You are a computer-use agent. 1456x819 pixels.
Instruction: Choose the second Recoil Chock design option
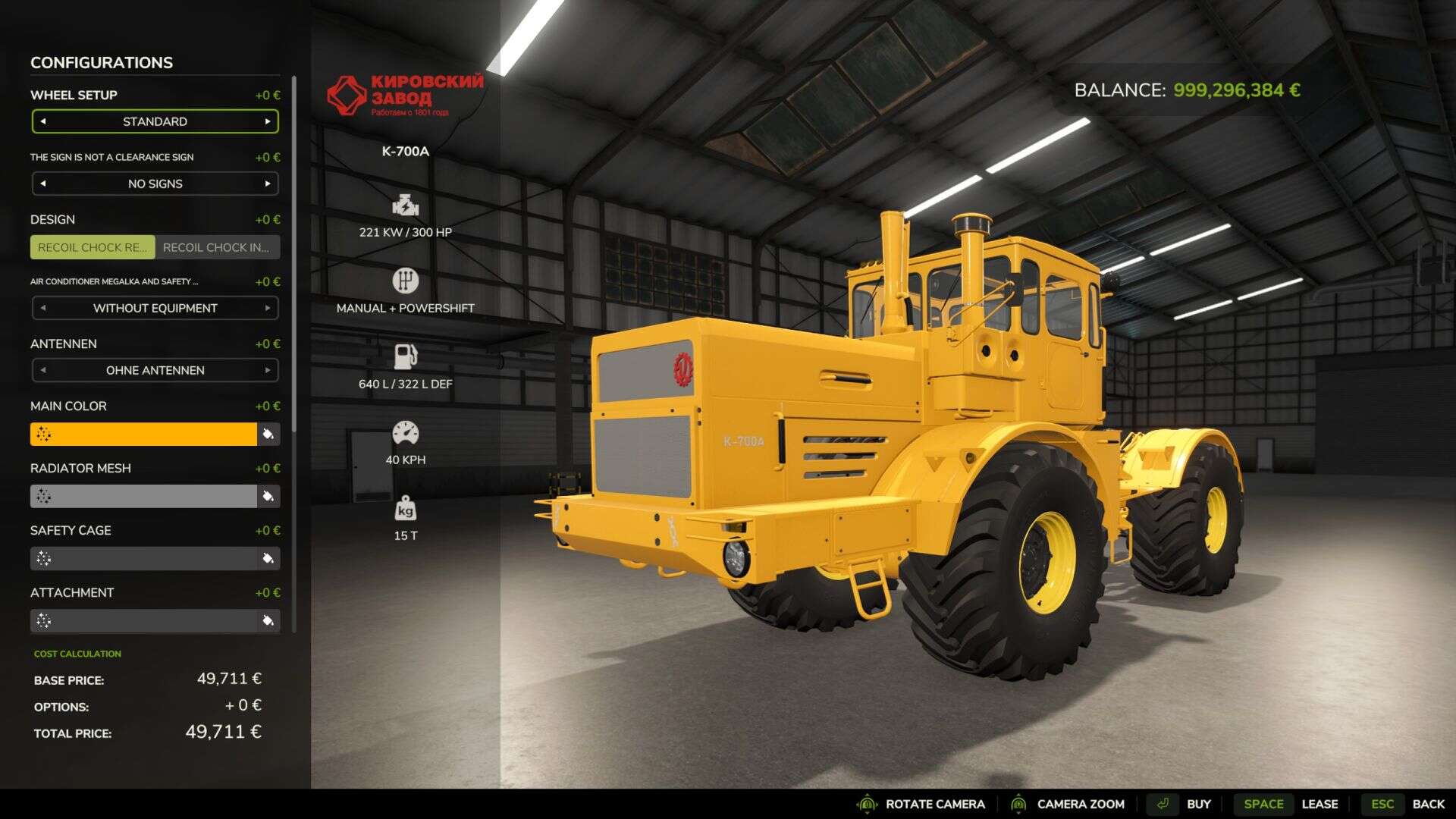pos(217,247)
